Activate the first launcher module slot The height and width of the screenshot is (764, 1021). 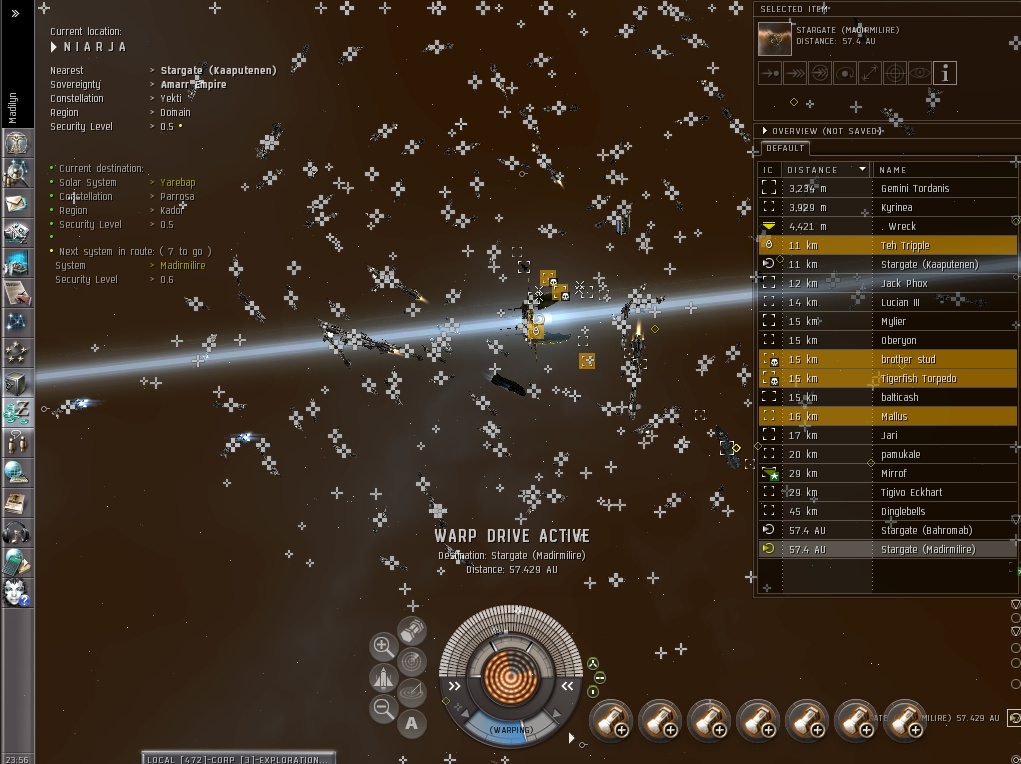coord(610,720)
